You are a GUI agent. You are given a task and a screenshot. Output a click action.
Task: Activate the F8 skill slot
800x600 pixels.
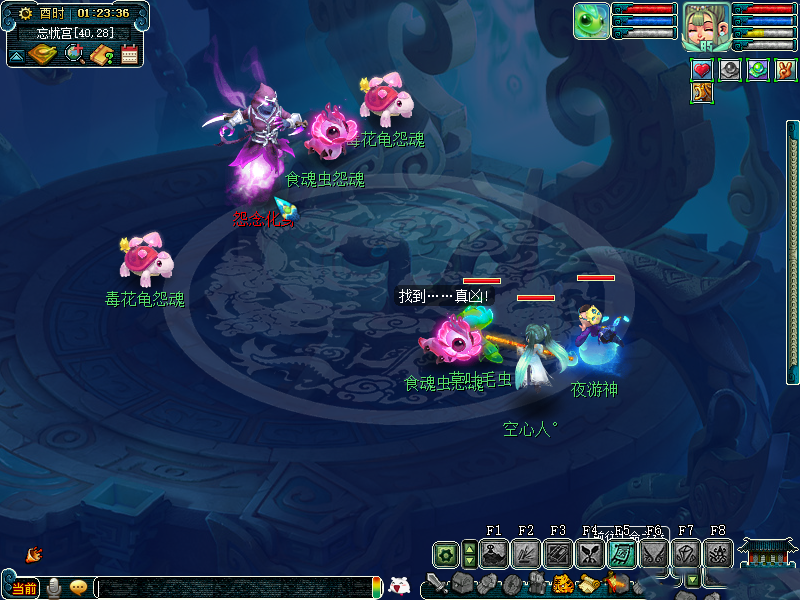(717, 553)
